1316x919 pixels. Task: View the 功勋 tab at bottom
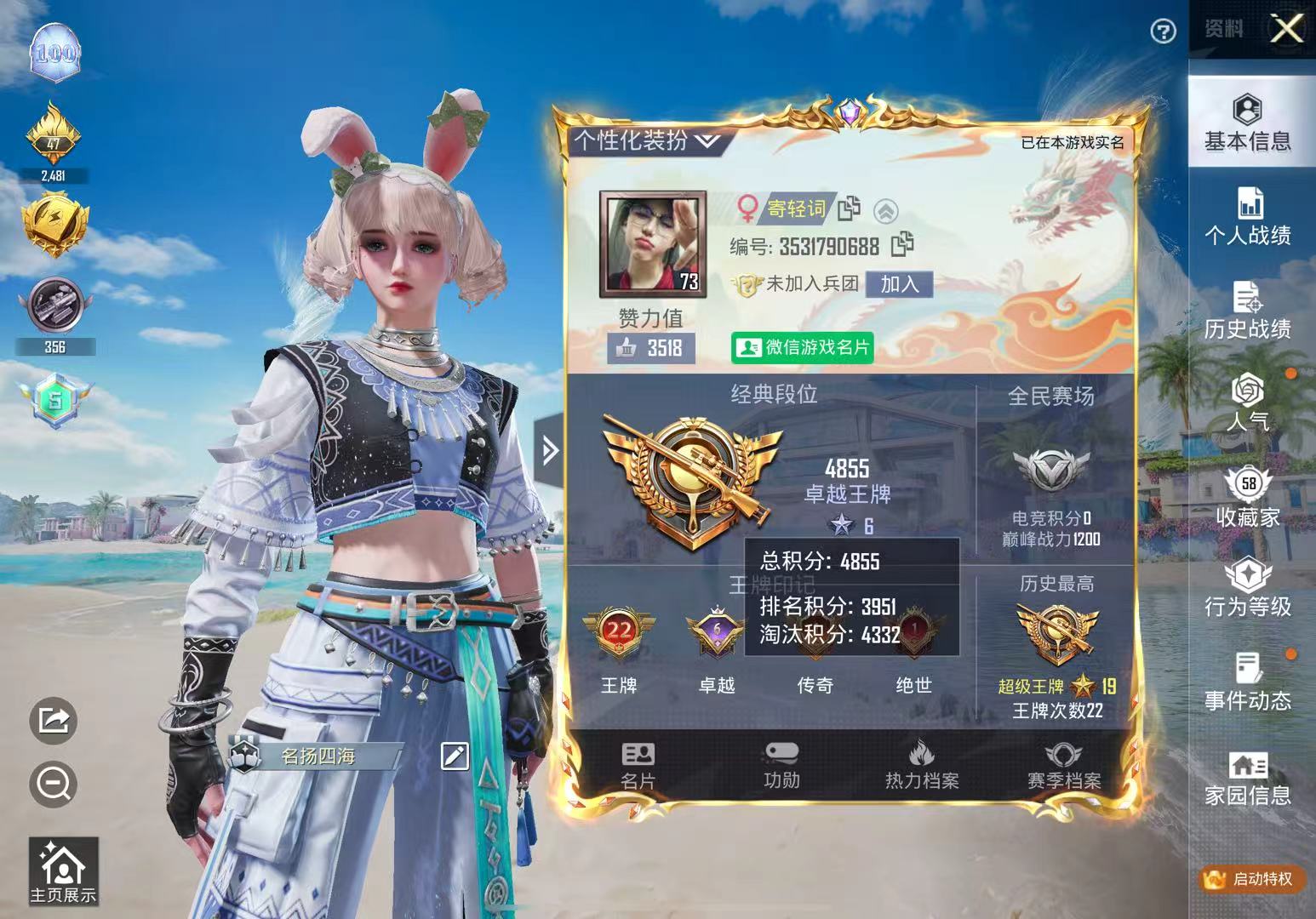tap(783, 764)
